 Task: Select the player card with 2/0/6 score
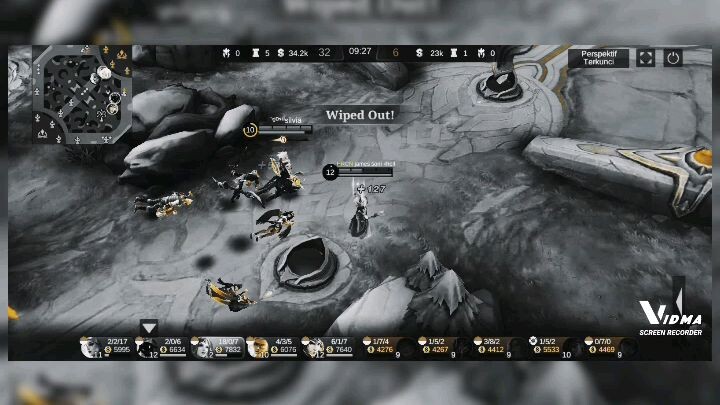pyautogui.click(x=160, y=346)
